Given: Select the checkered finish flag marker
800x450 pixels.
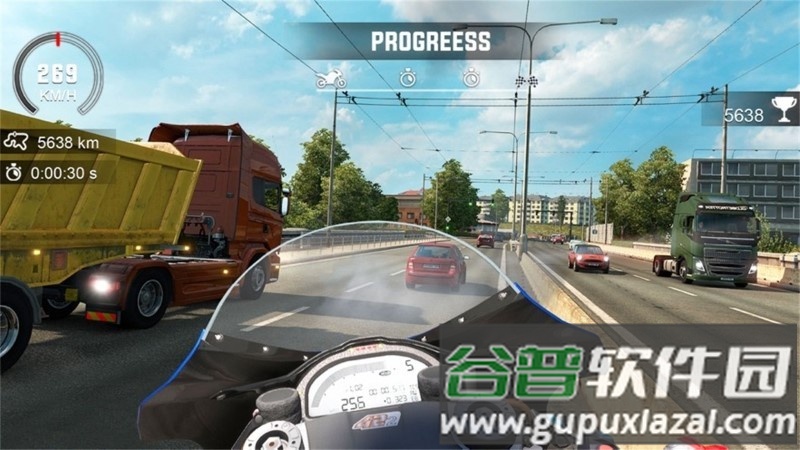Looking at the screenshot, I should tap(520, 78).
